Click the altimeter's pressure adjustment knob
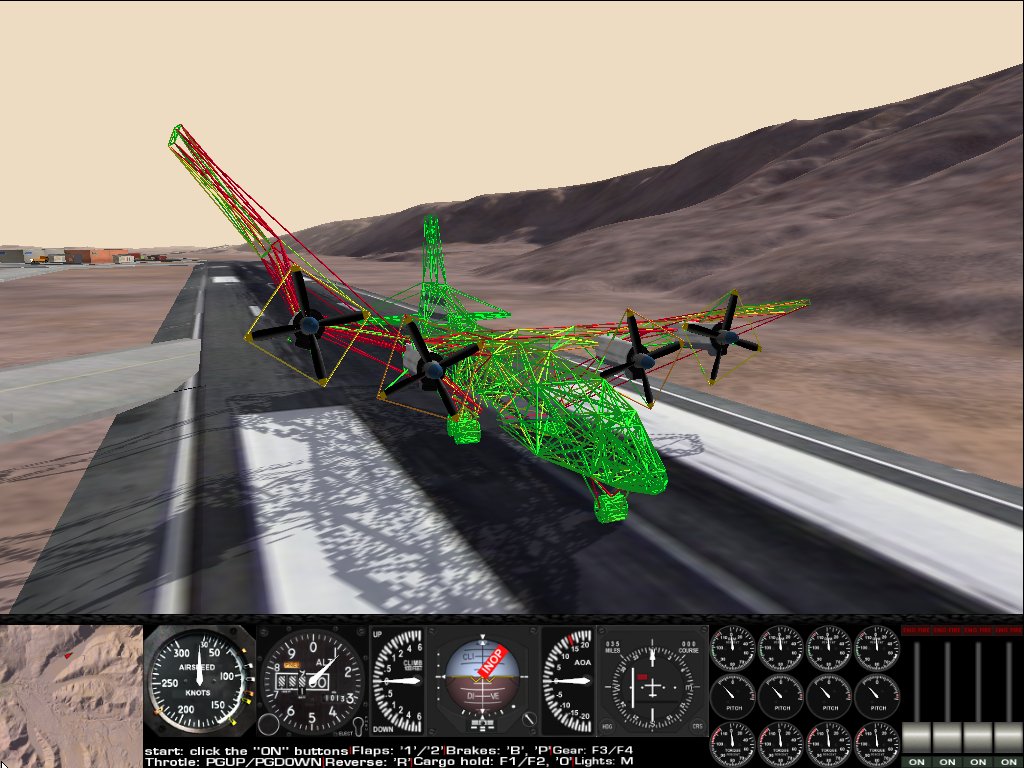 click(x=268, y=724)
